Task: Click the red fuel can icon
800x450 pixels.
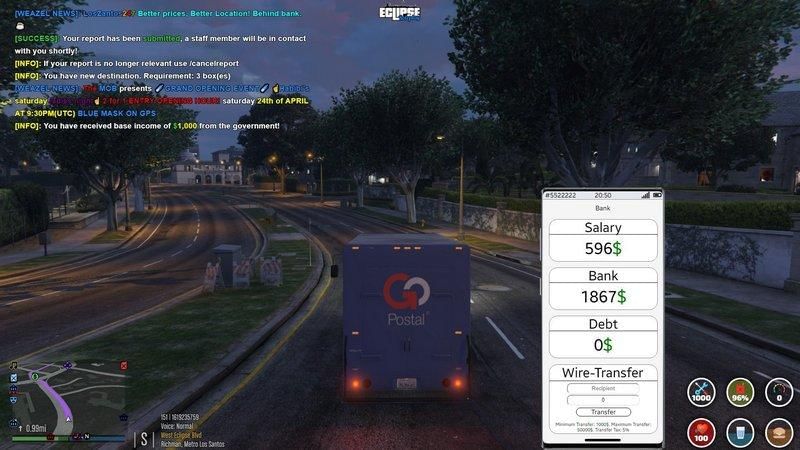Action: coord(740,392)
